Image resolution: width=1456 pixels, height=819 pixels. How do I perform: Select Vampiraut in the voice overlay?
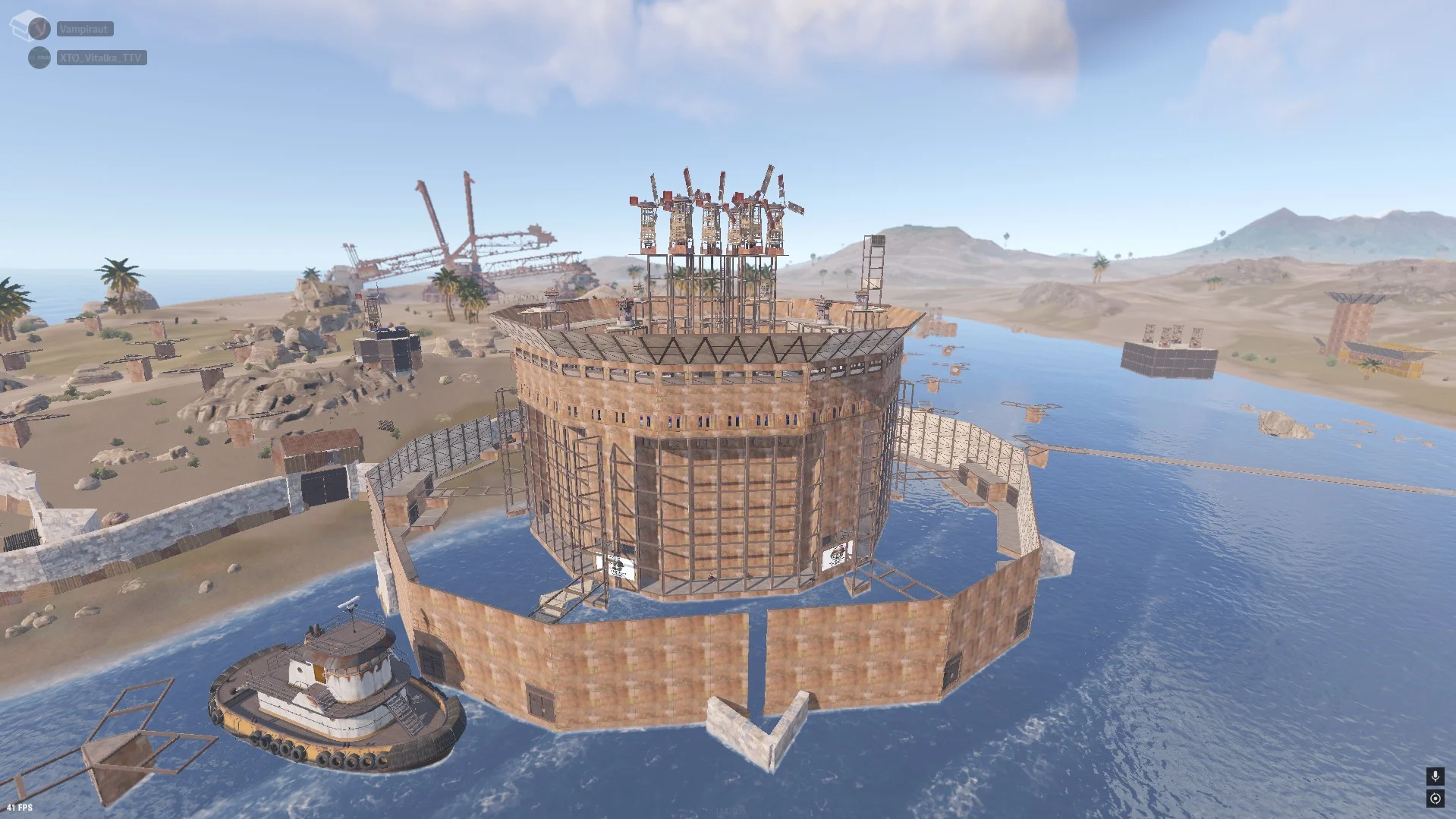point(84,29)
